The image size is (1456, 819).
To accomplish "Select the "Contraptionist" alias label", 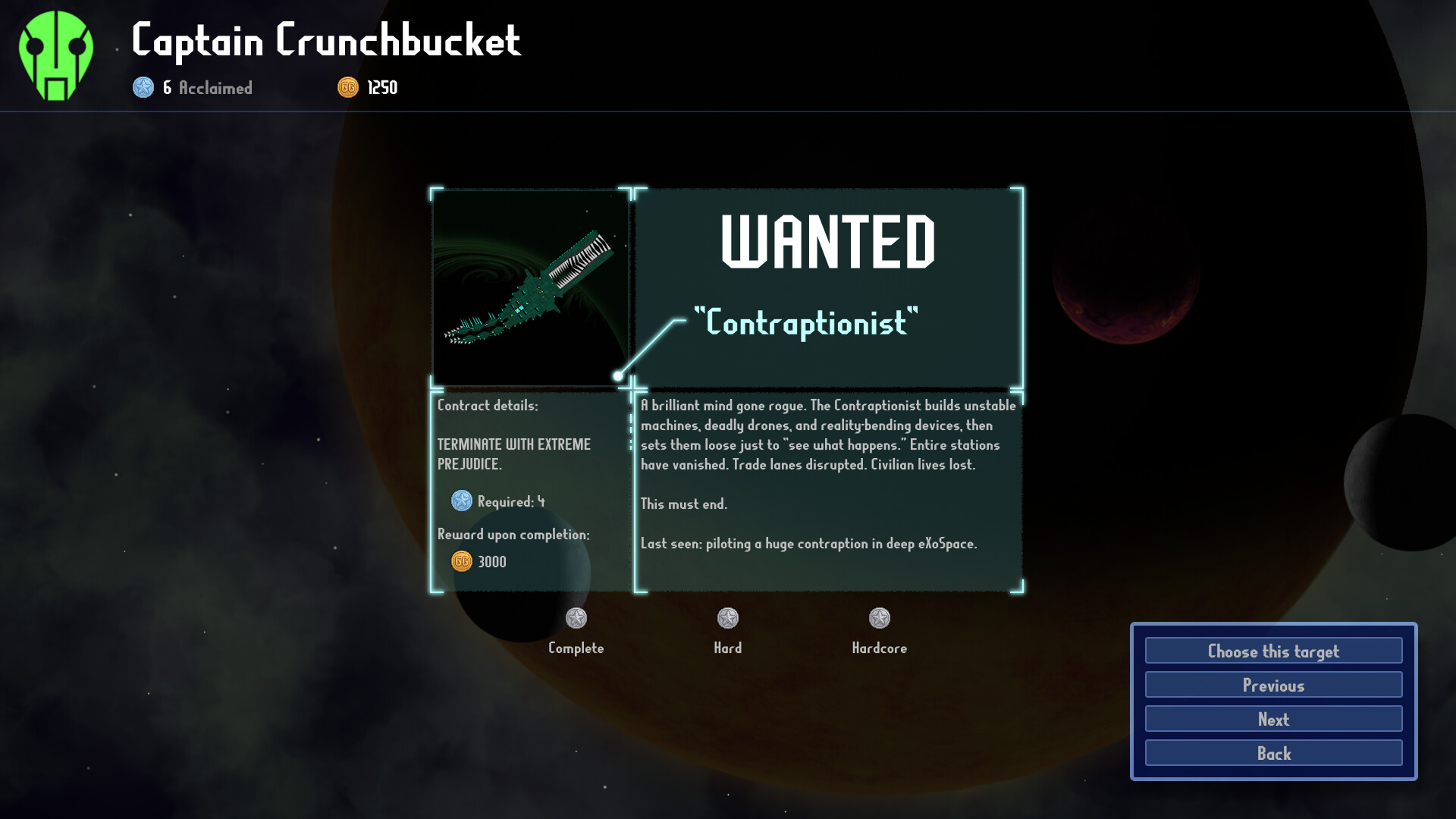I will tap(806, 322).
